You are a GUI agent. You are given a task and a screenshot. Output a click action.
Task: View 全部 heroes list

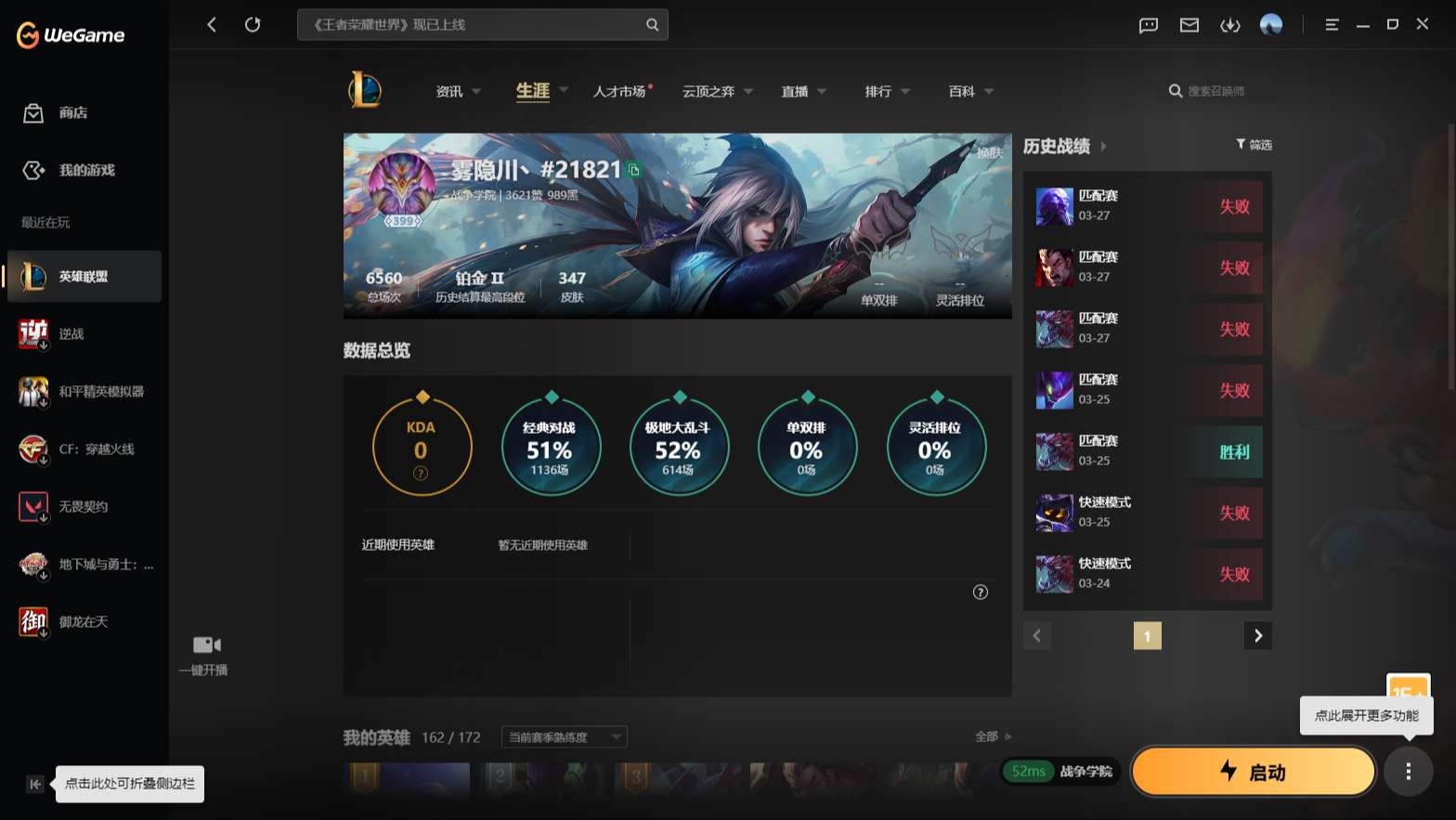click(x=987, y=736)
